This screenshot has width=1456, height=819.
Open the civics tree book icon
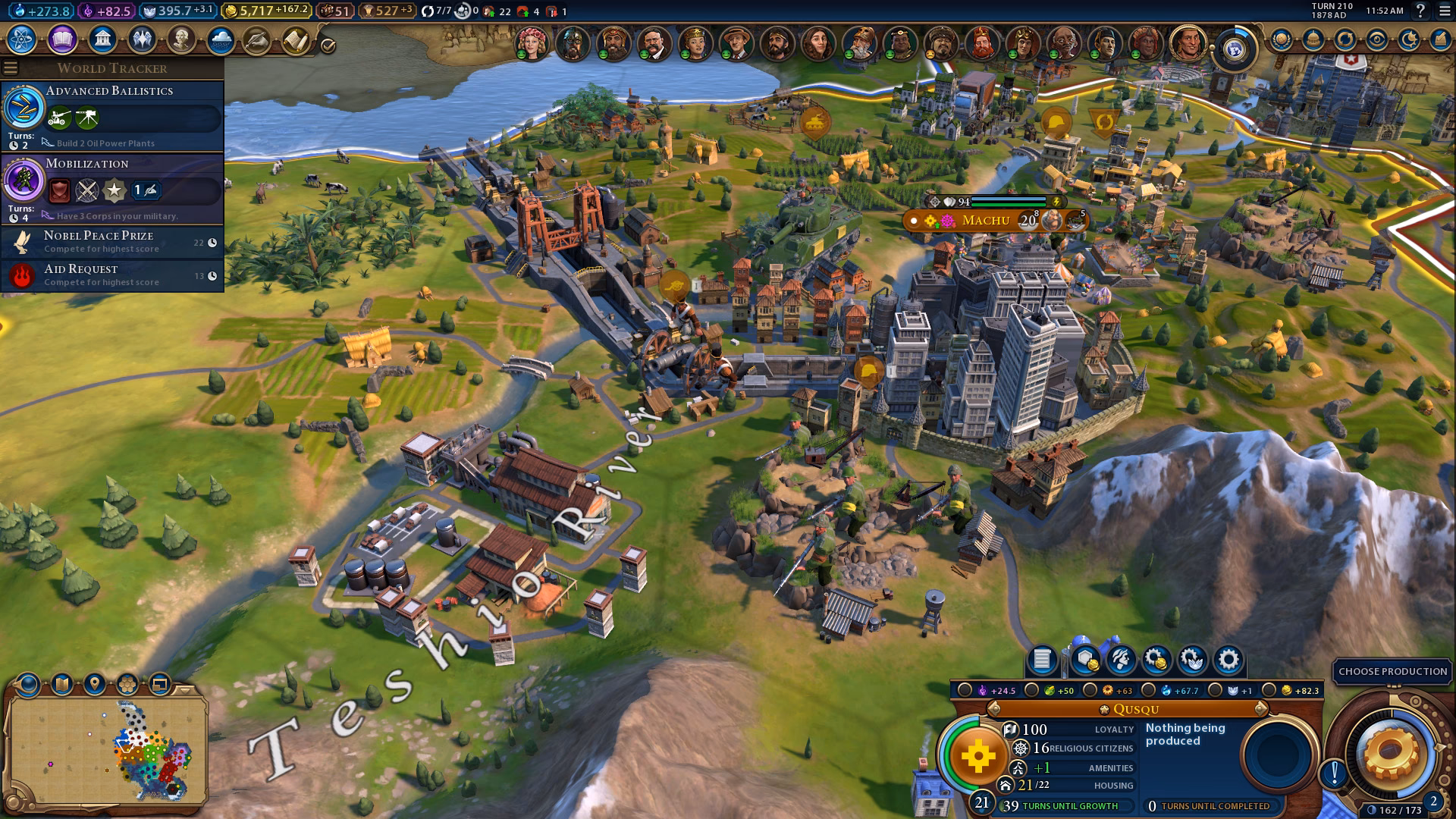pyautogui.click(x=62, y=39)
